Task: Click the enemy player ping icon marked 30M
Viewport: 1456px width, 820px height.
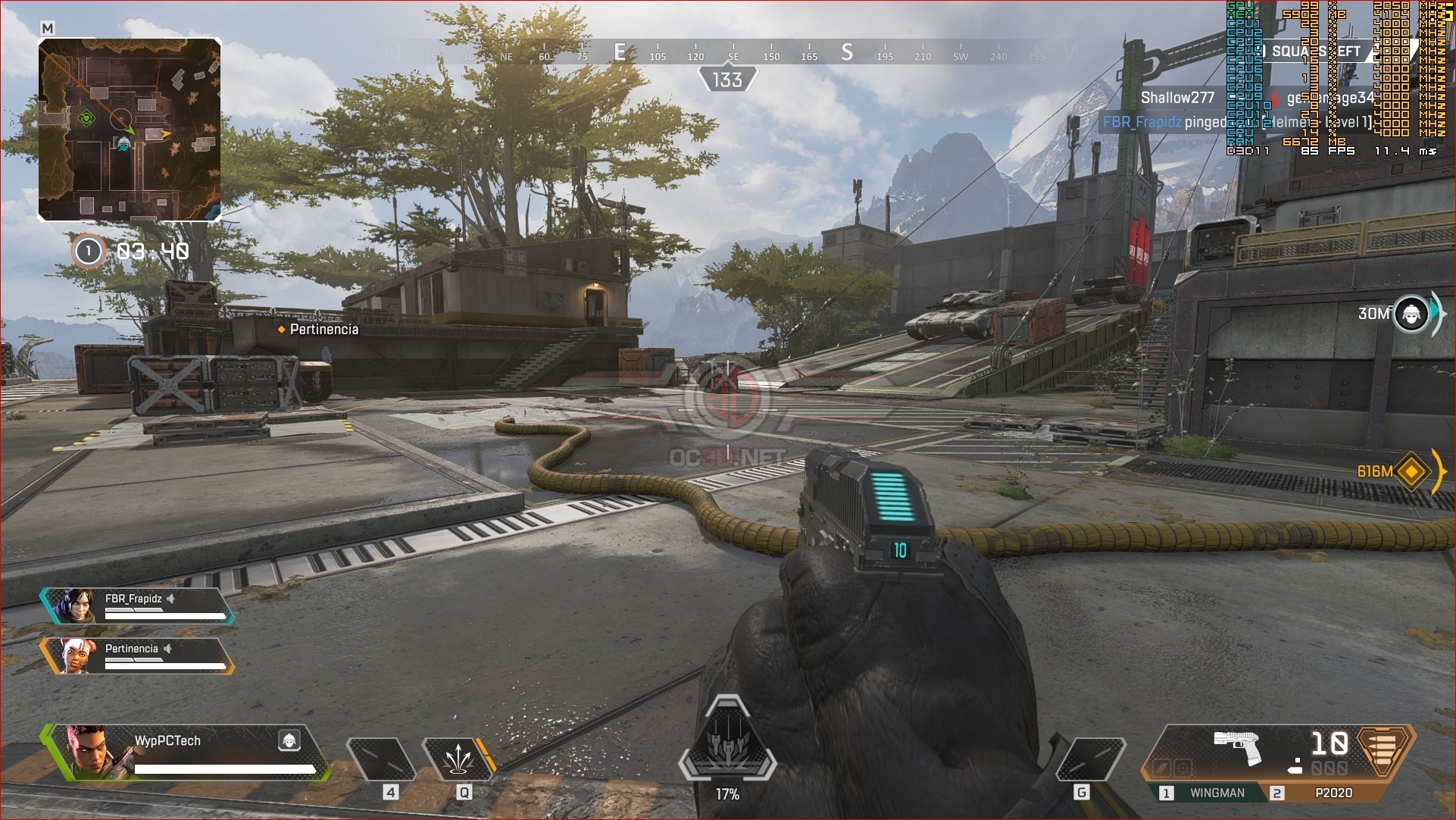Action: pyautogui.click(x=1411, y=313)
